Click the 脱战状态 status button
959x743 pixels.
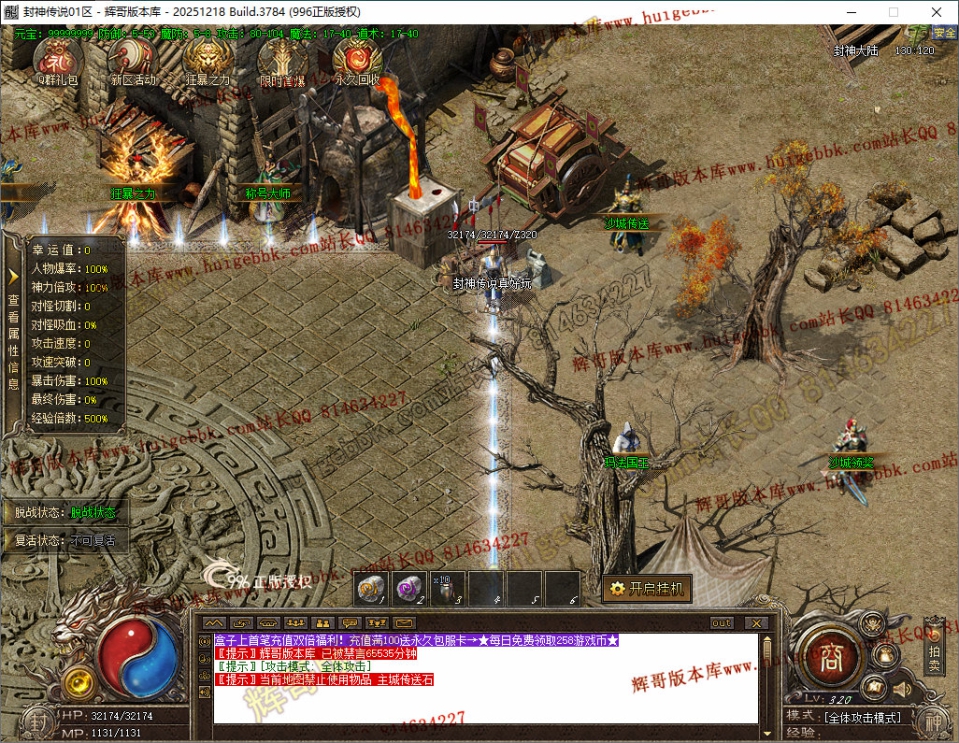click(93, 513)
